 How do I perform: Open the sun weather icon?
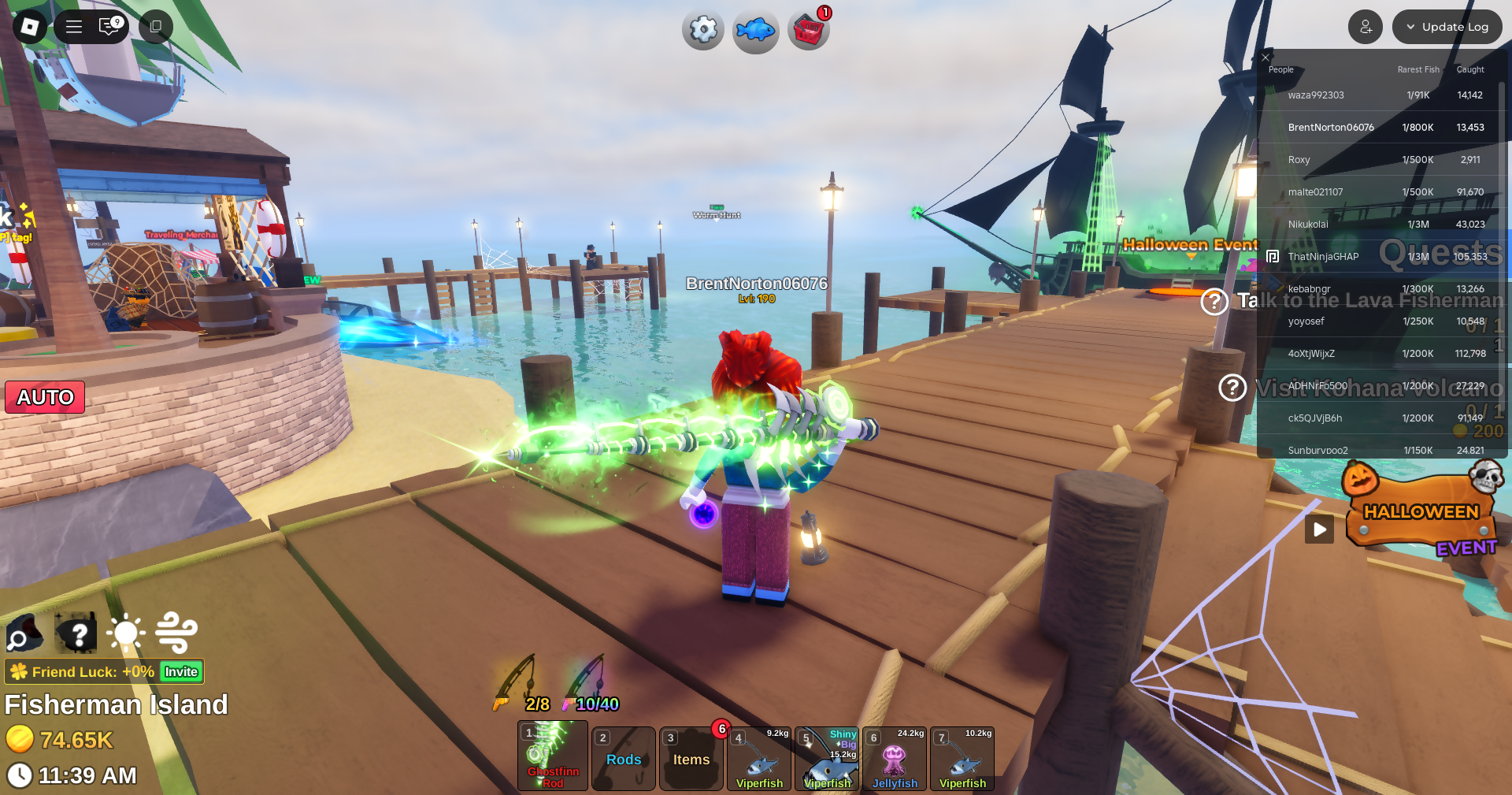coord(126,633)
